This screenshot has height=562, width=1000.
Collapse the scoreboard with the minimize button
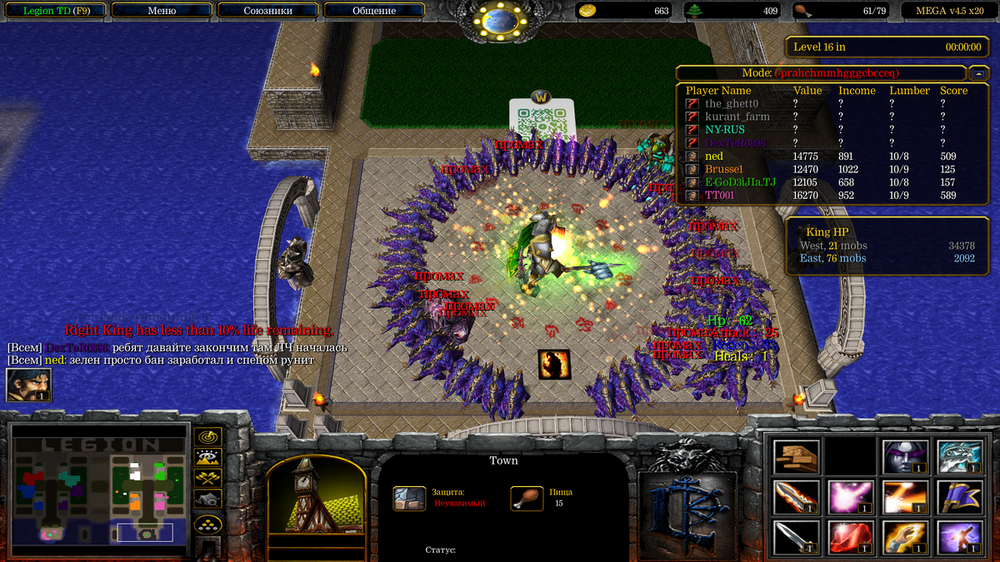976,73
